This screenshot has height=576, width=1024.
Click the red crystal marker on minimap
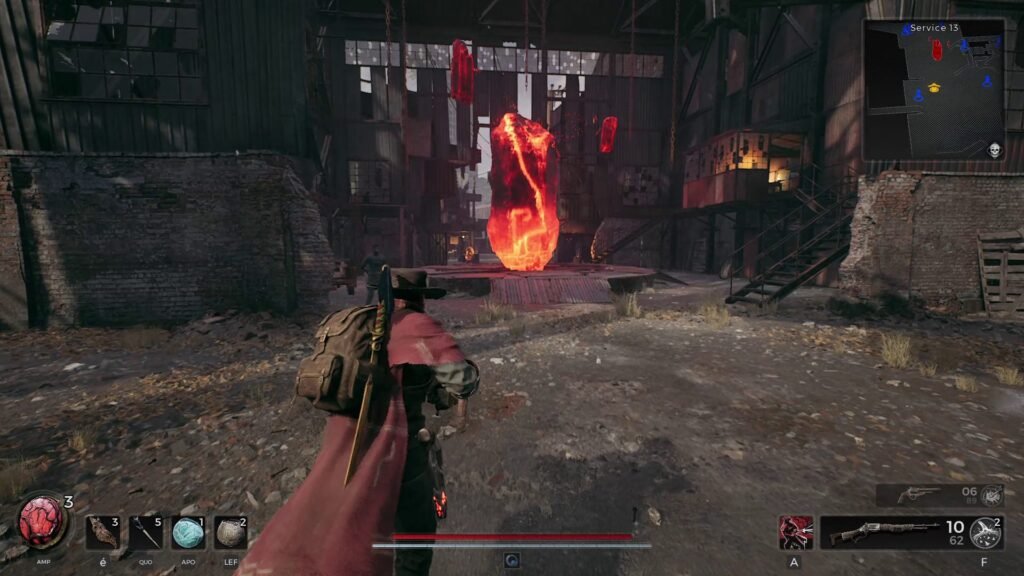[x=937, y=49]
